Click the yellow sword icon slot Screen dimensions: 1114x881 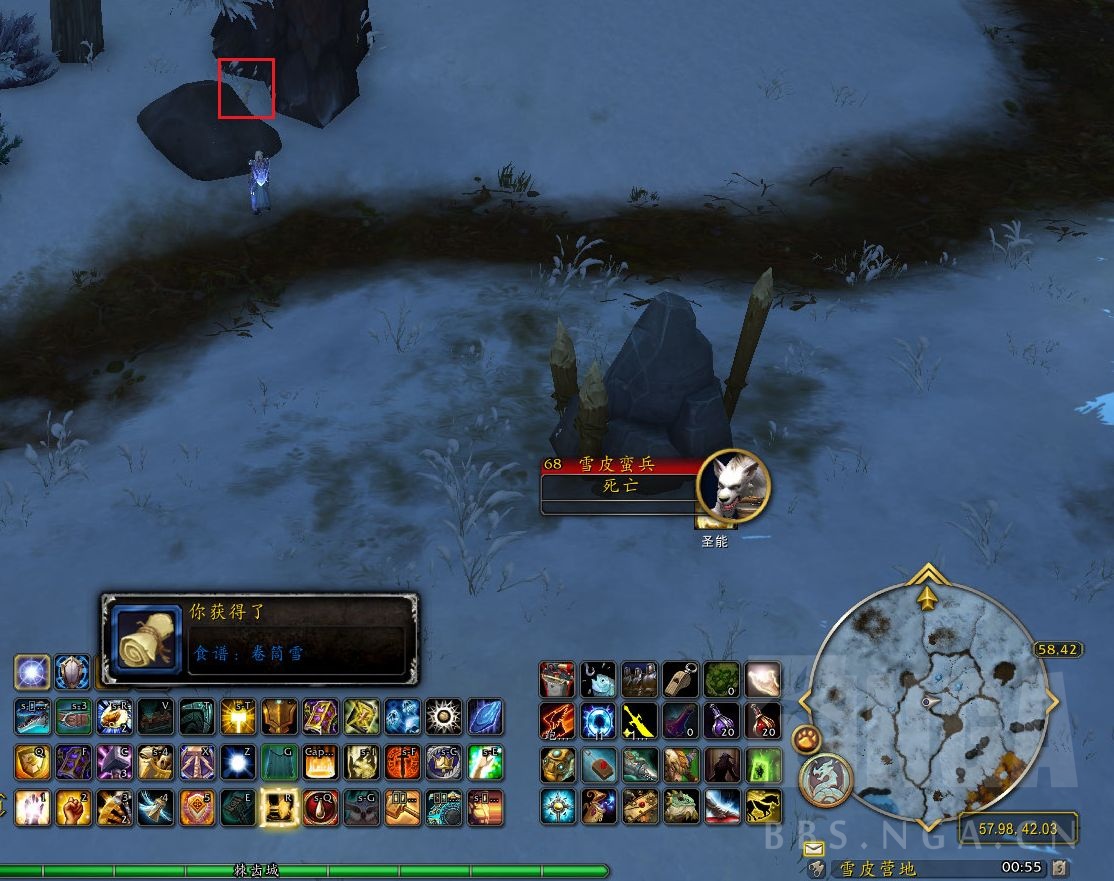639,719
